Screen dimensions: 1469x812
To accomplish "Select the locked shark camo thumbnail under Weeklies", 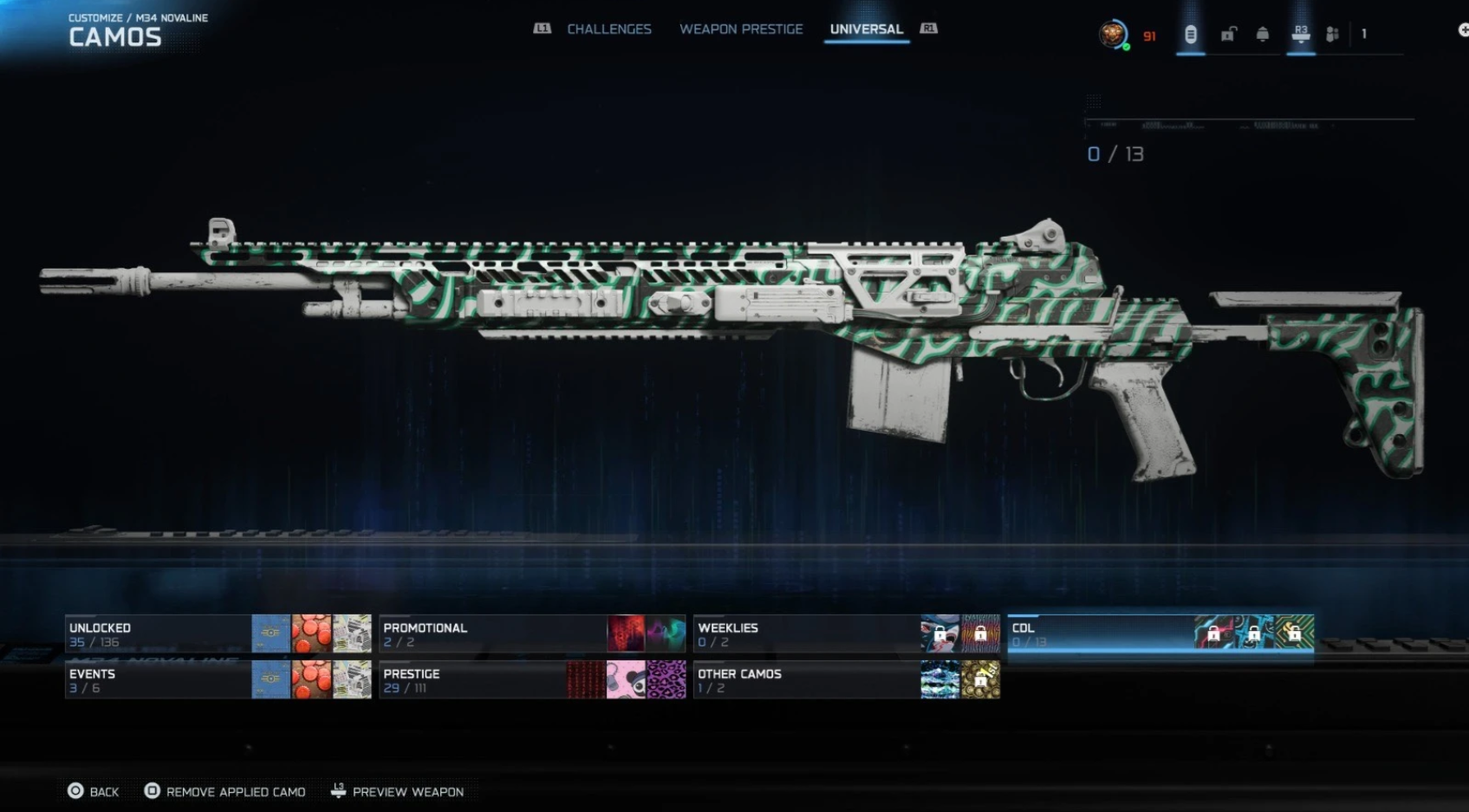I will coord(940,634).
